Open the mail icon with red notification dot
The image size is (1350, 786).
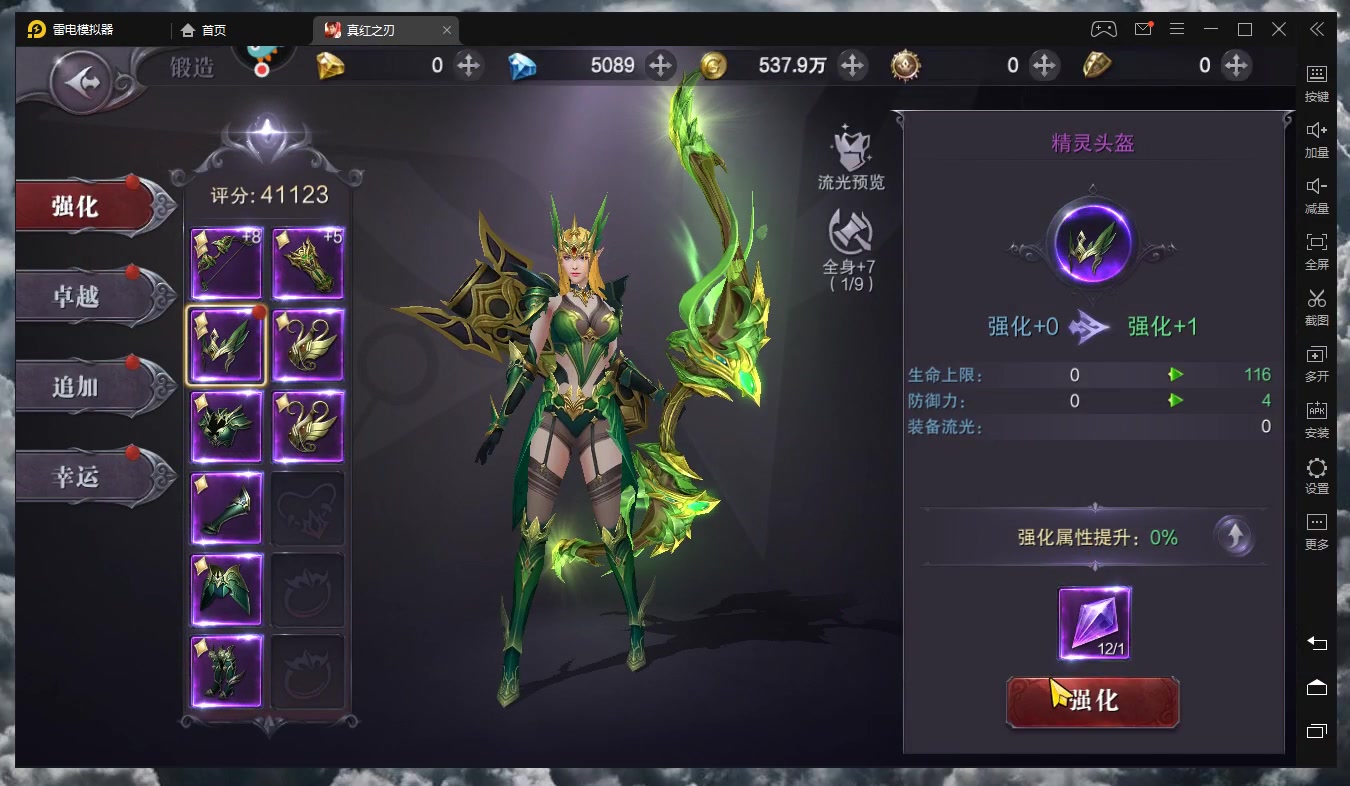[1142, 29]
